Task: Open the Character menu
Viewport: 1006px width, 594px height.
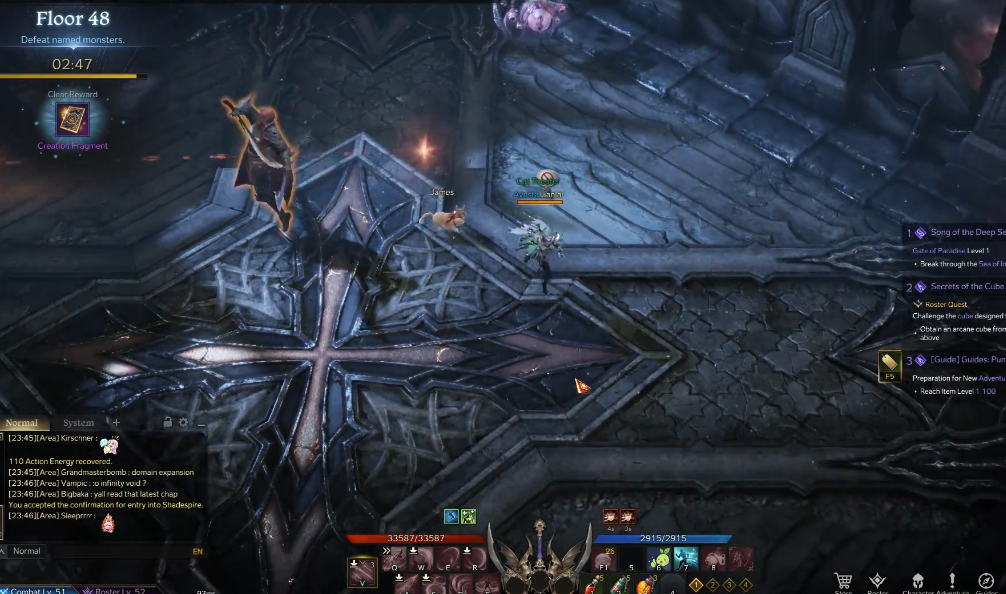Action: [x=916, y=582]
